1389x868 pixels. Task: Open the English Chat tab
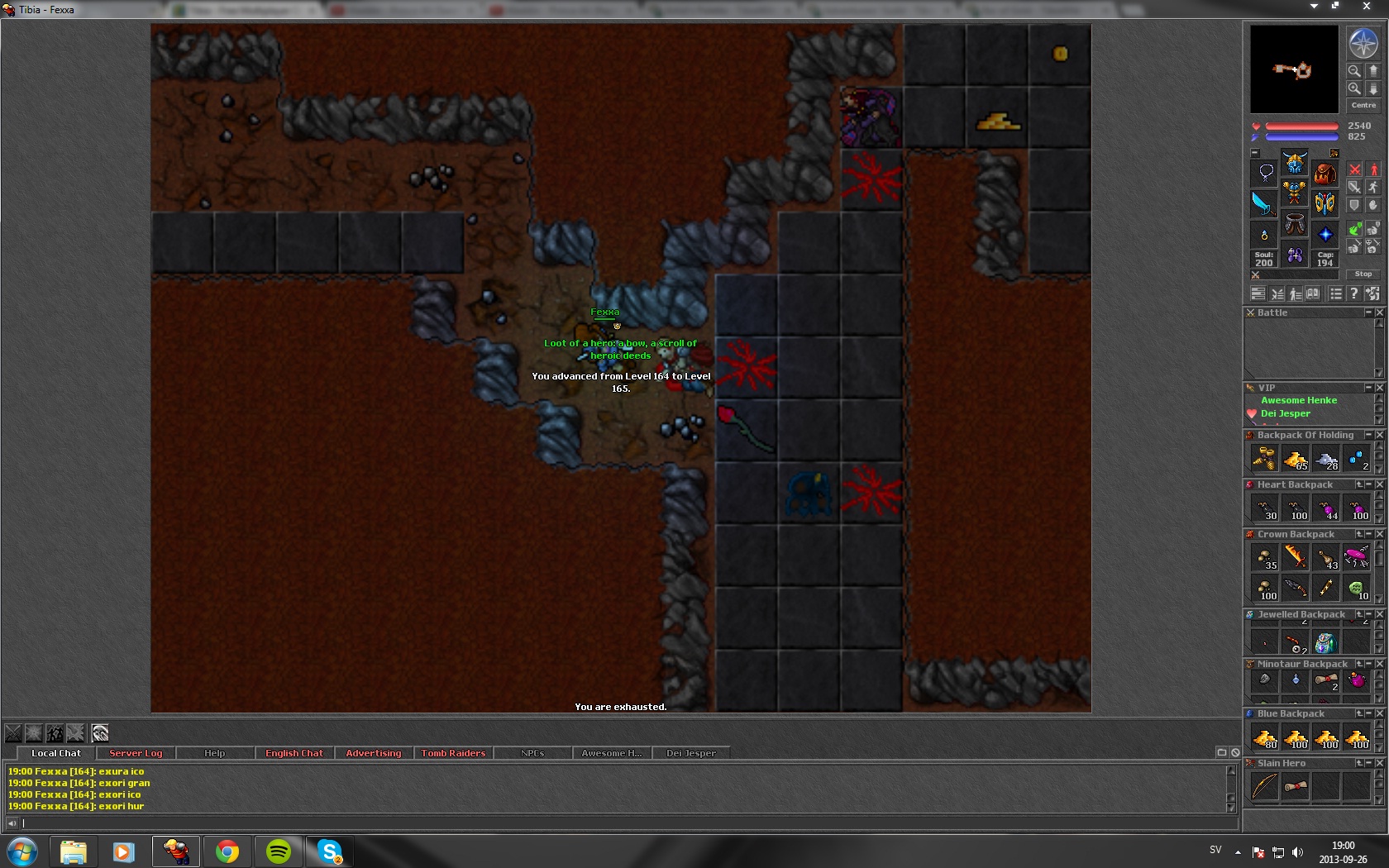coord(294,753)
